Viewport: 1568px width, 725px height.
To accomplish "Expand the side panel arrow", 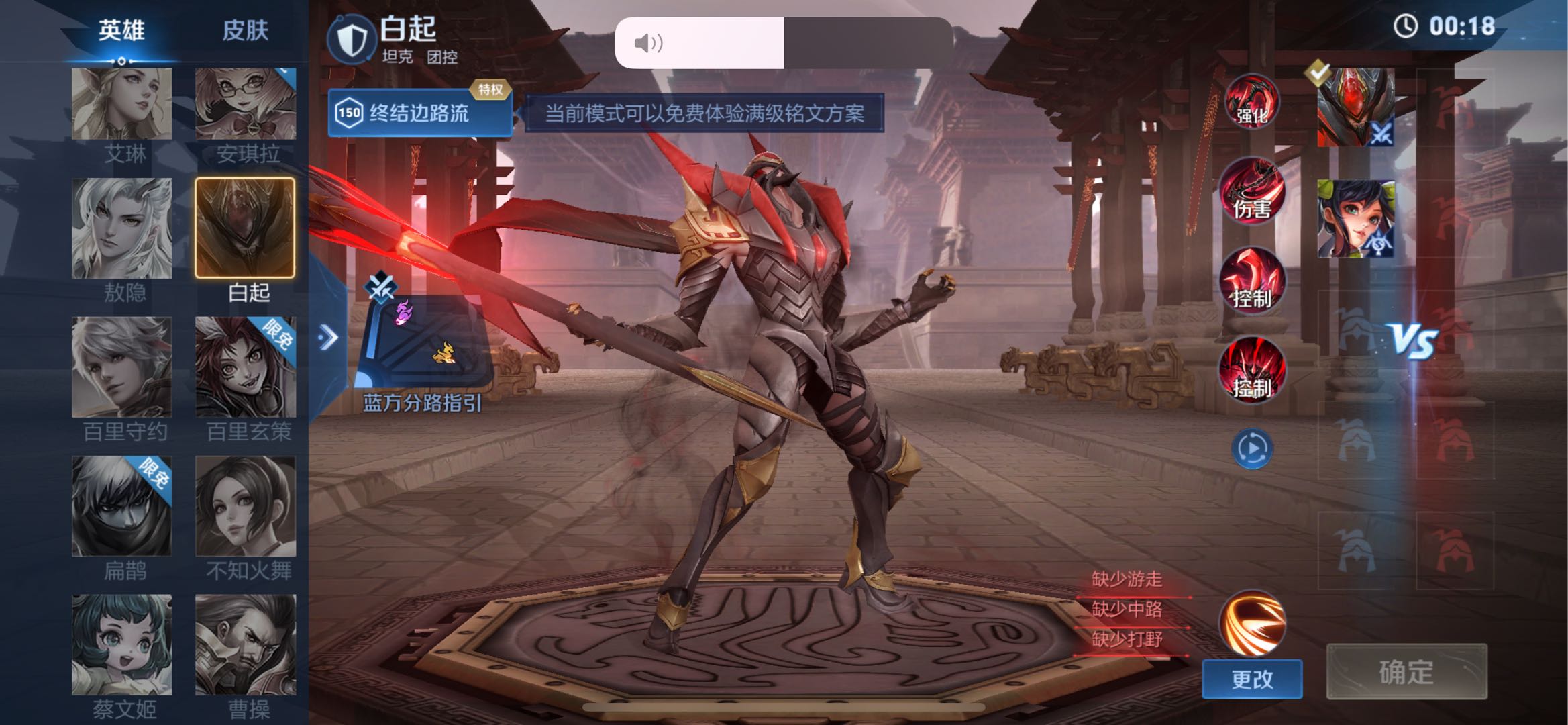I will pos(328,337).
